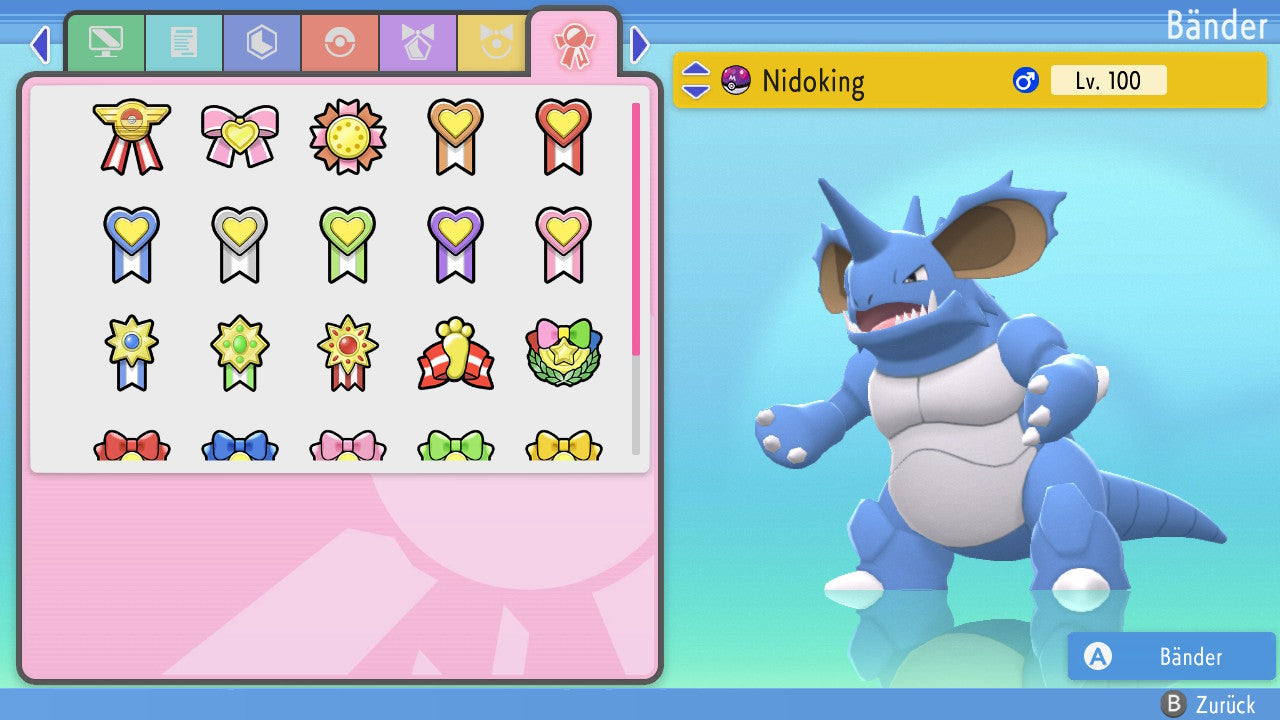This screenshot has height=720, width=1280.
Task: Open the teal document notes tab
Action: (x=184, y=43)
